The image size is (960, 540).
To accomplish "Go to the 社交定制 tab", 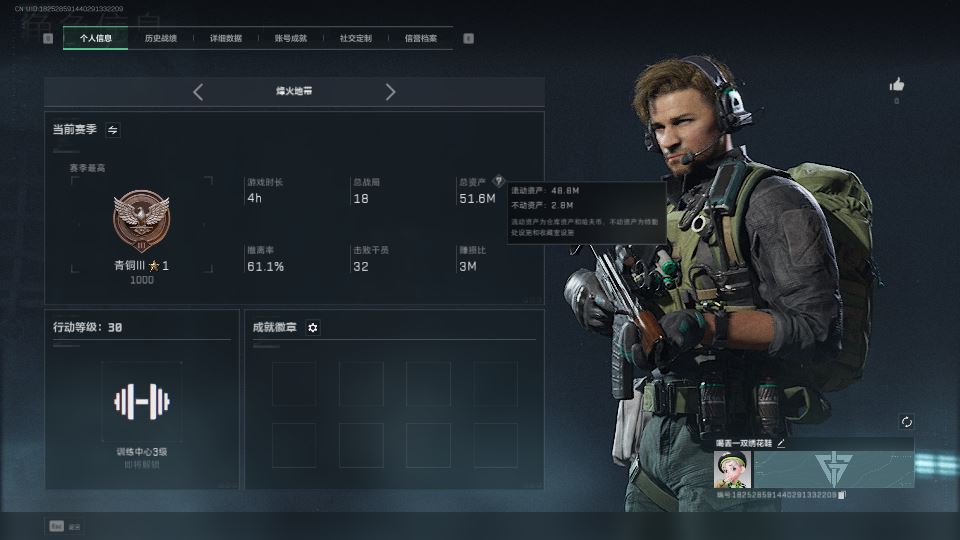I will 355,39.
